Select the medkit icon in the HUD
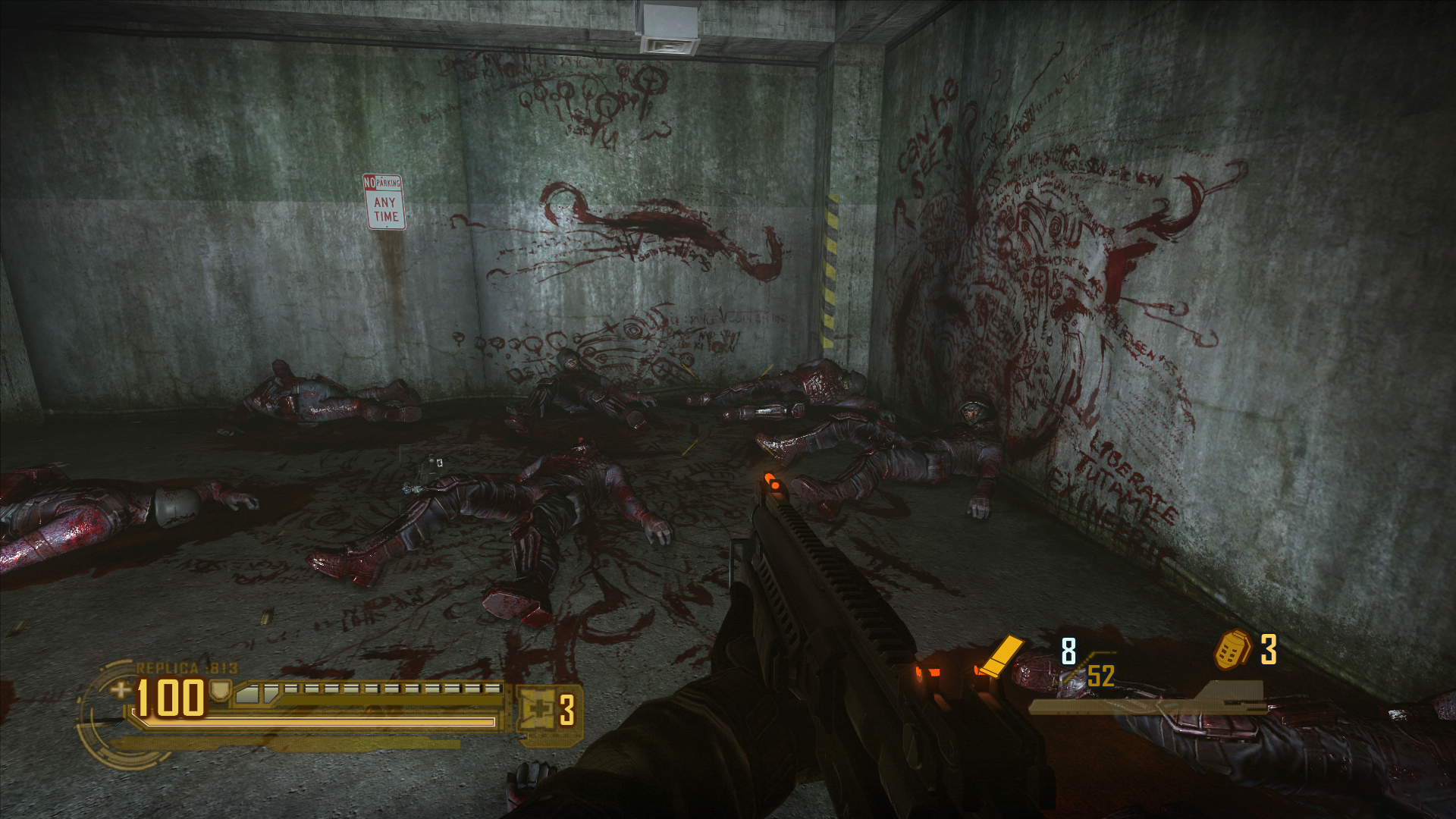 pos(539,710)
